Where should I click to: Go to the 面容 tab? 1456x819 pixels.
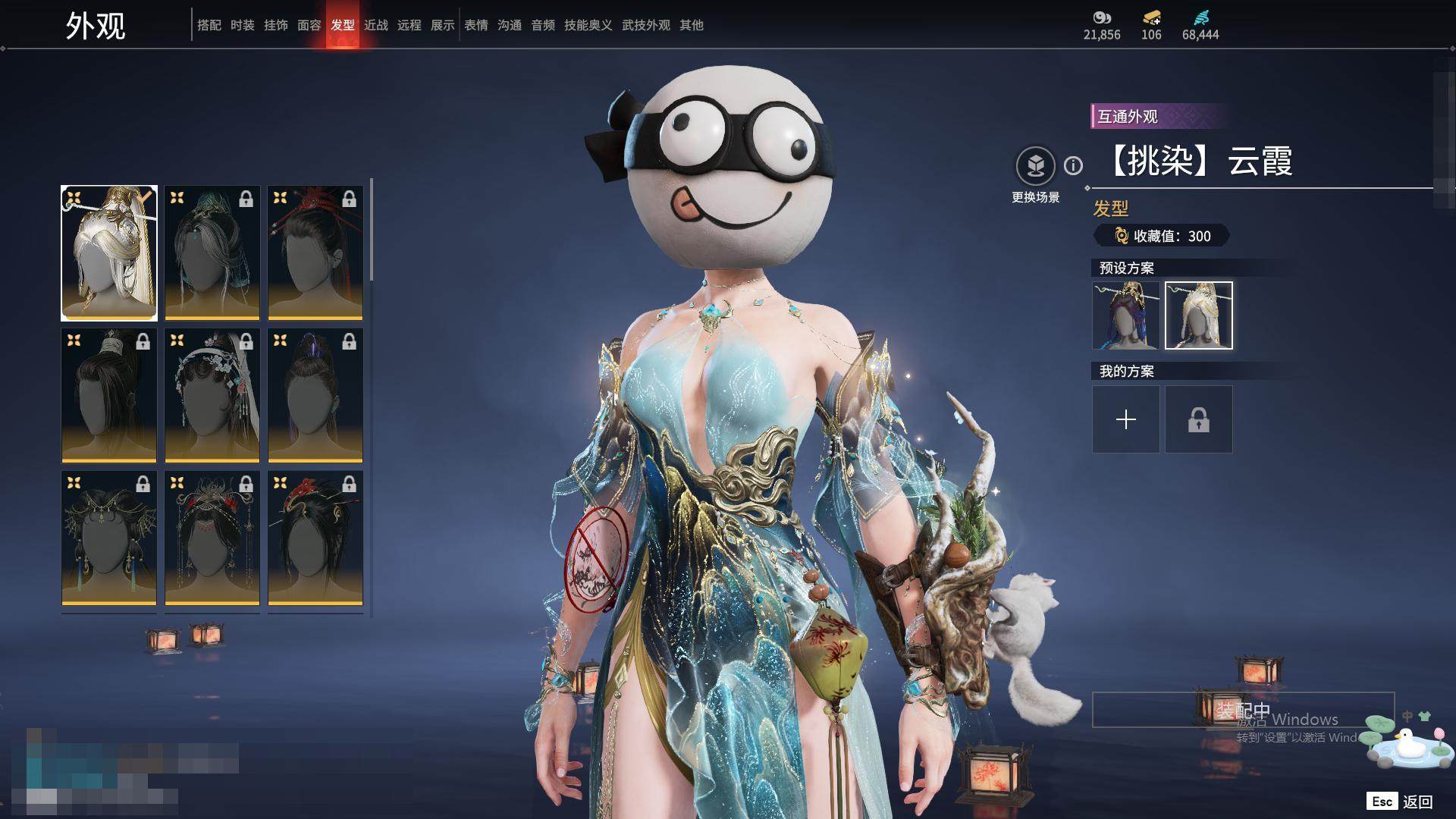pos(309,25)
